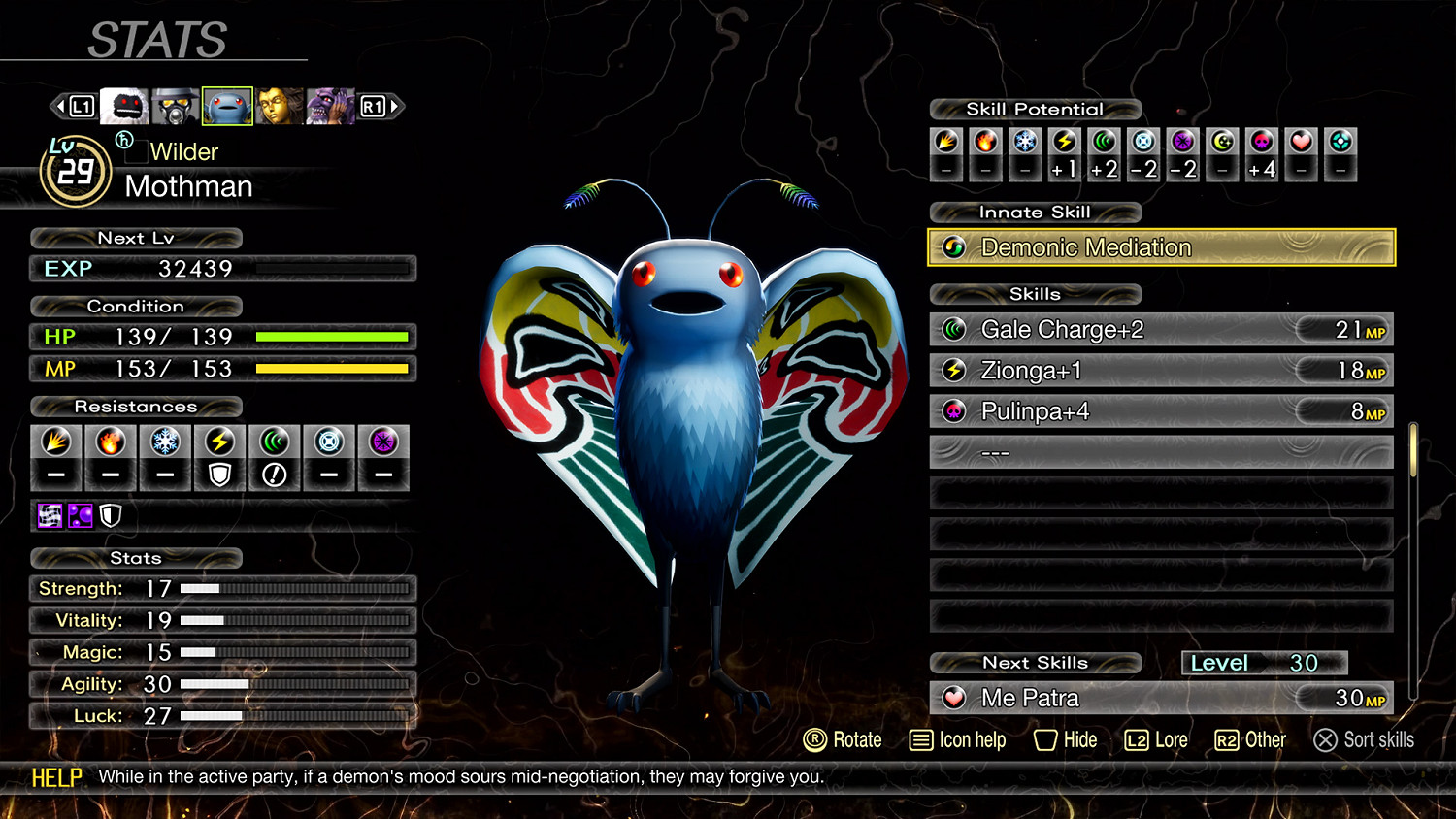Viewport: 1456px width, 819px height.
Task: Click the skills list scrollbar
Action: click(x=1413, y=449)
